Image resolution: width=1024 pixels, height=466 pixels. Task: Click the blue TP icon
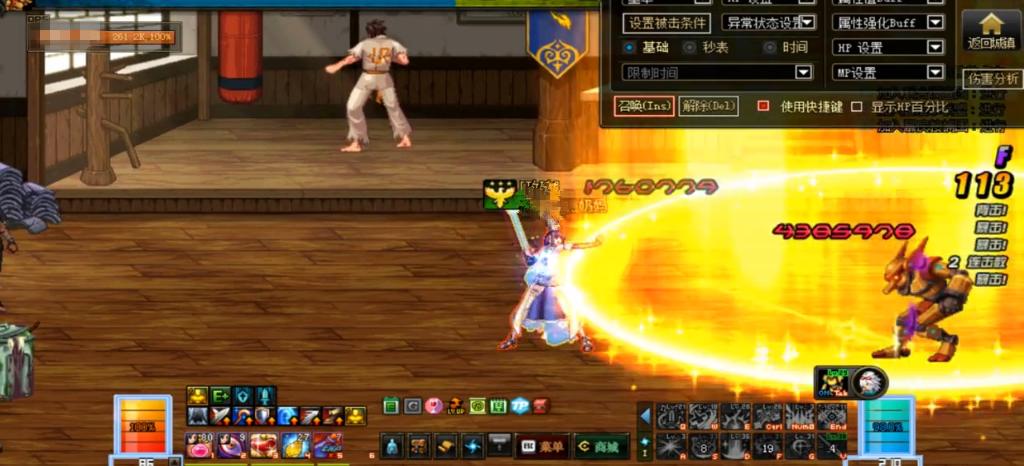519,406
